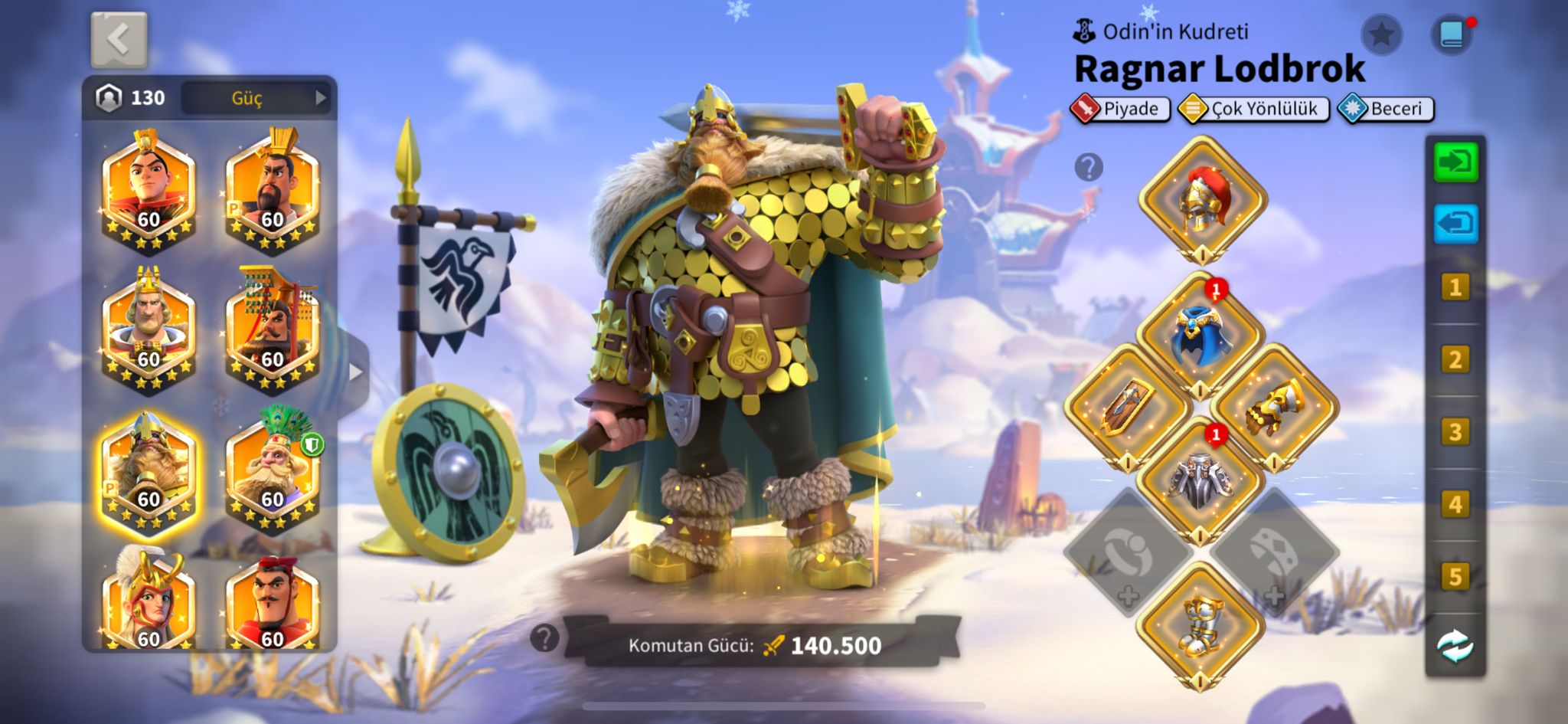Open the blue book icon
The image size is (1568, 724).
[x=1452, y=34]
